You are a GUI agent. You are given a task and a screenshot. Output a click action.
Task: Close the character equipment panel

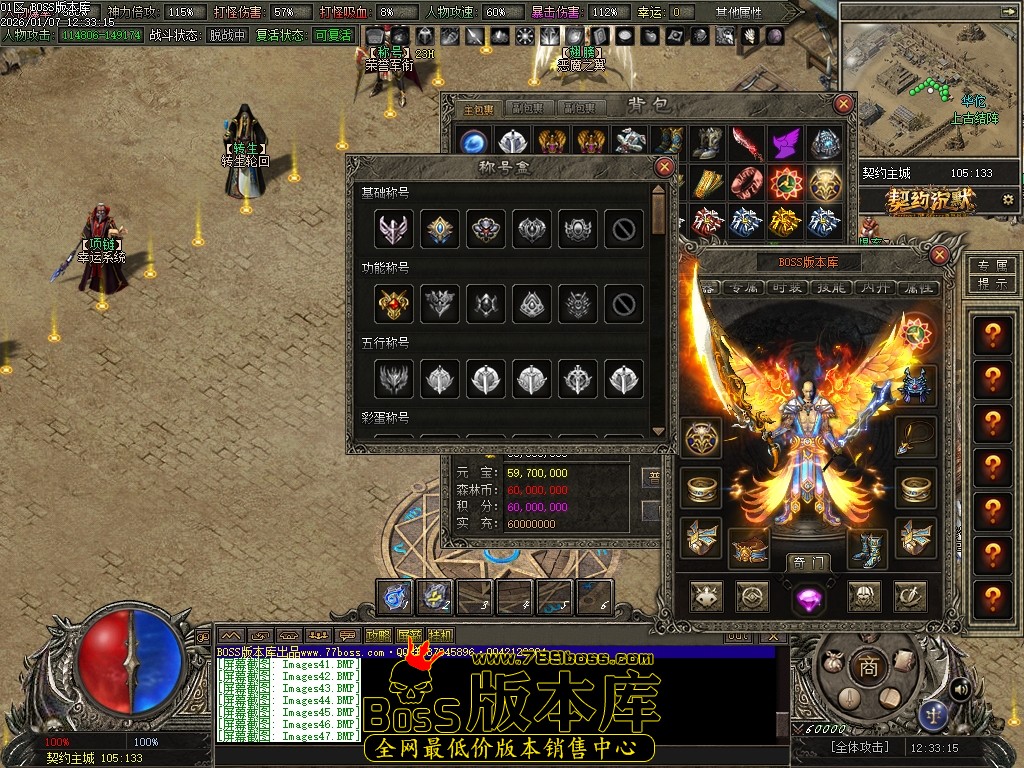[x=939, y=255]
